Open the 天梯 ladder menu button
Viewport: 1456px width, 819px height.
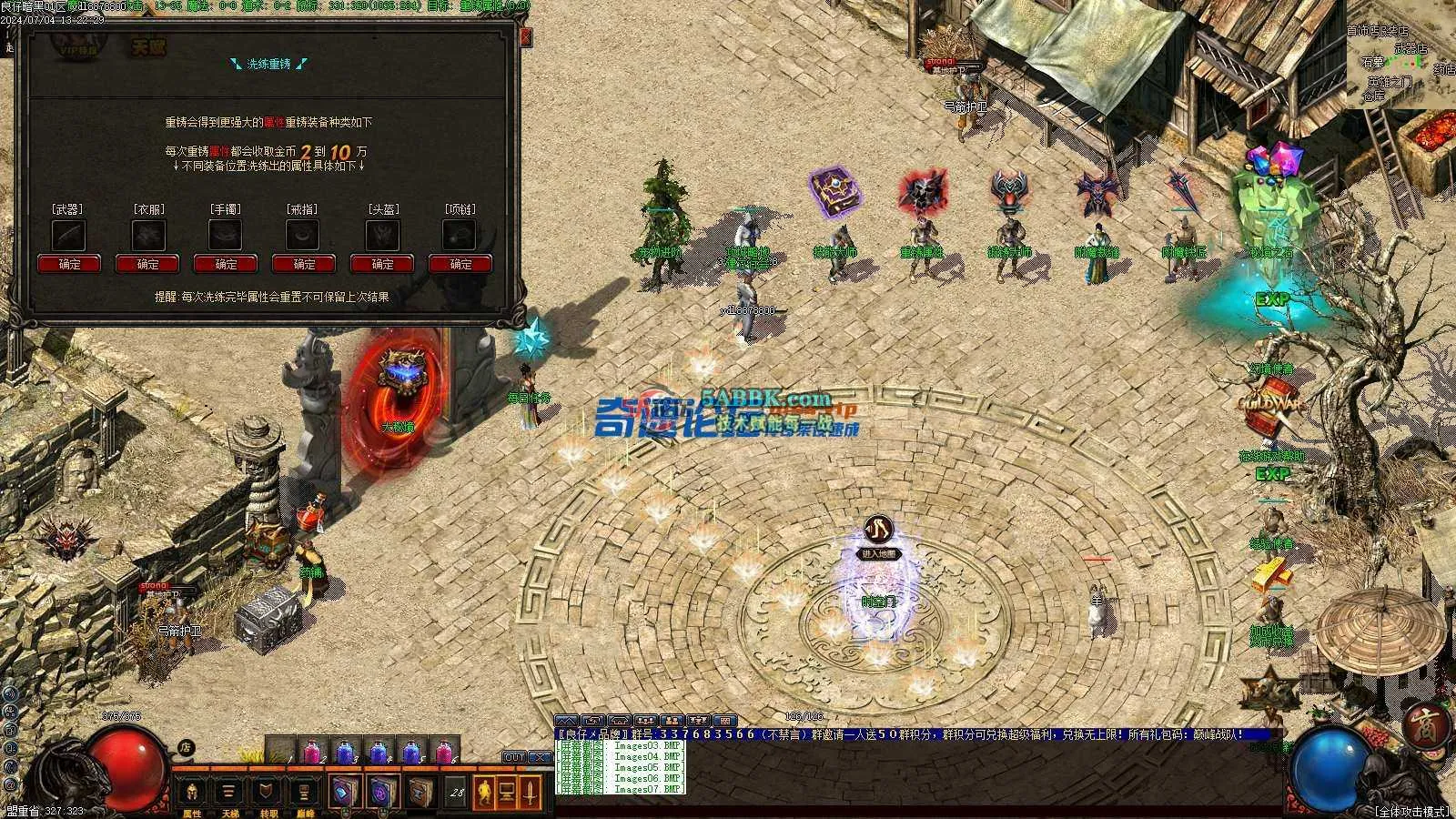tap(229, 793)
